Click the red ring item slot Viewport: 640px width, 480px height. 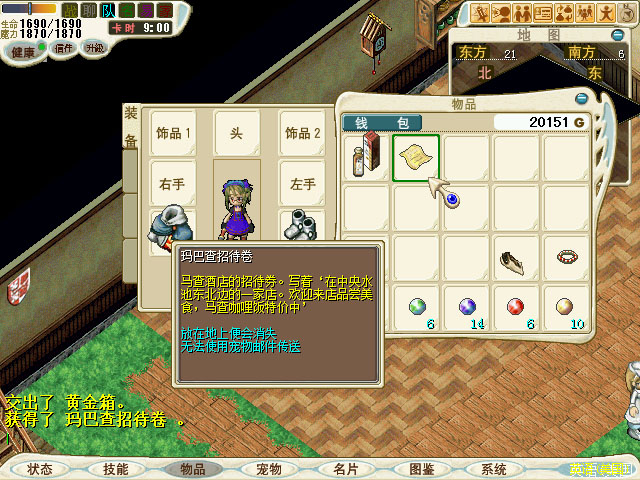[x=565, y=257]
